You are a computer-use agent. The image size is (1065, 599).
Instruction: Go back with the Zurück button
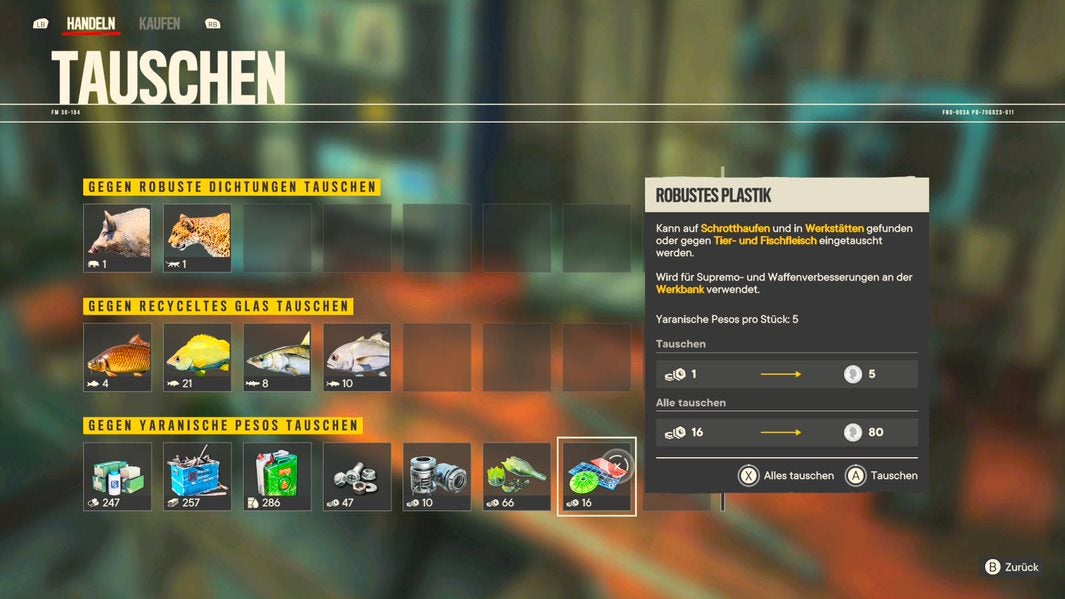tap(1011, 567)
